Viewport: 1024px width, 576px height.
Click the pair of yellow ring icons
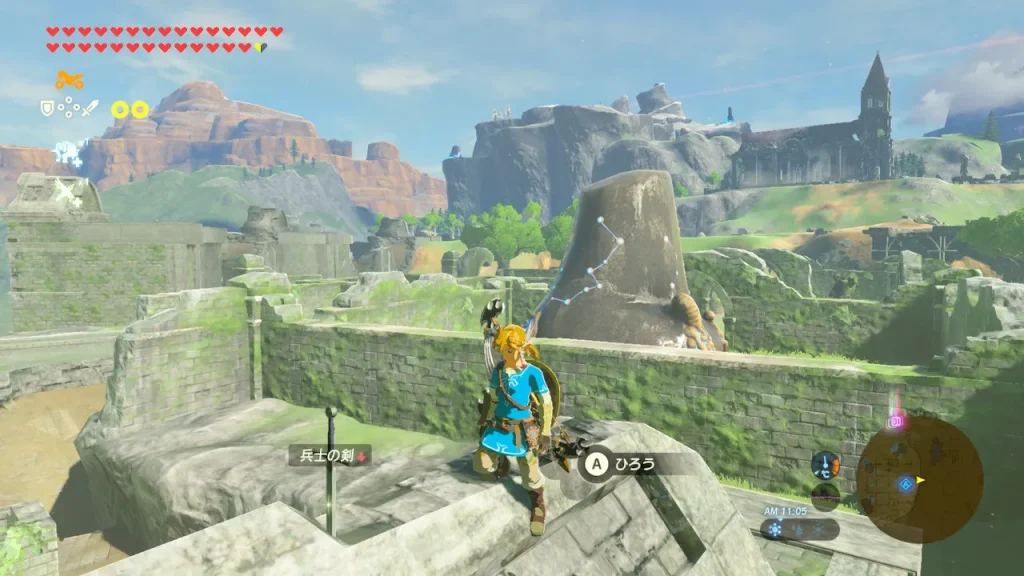click(130, 109)
